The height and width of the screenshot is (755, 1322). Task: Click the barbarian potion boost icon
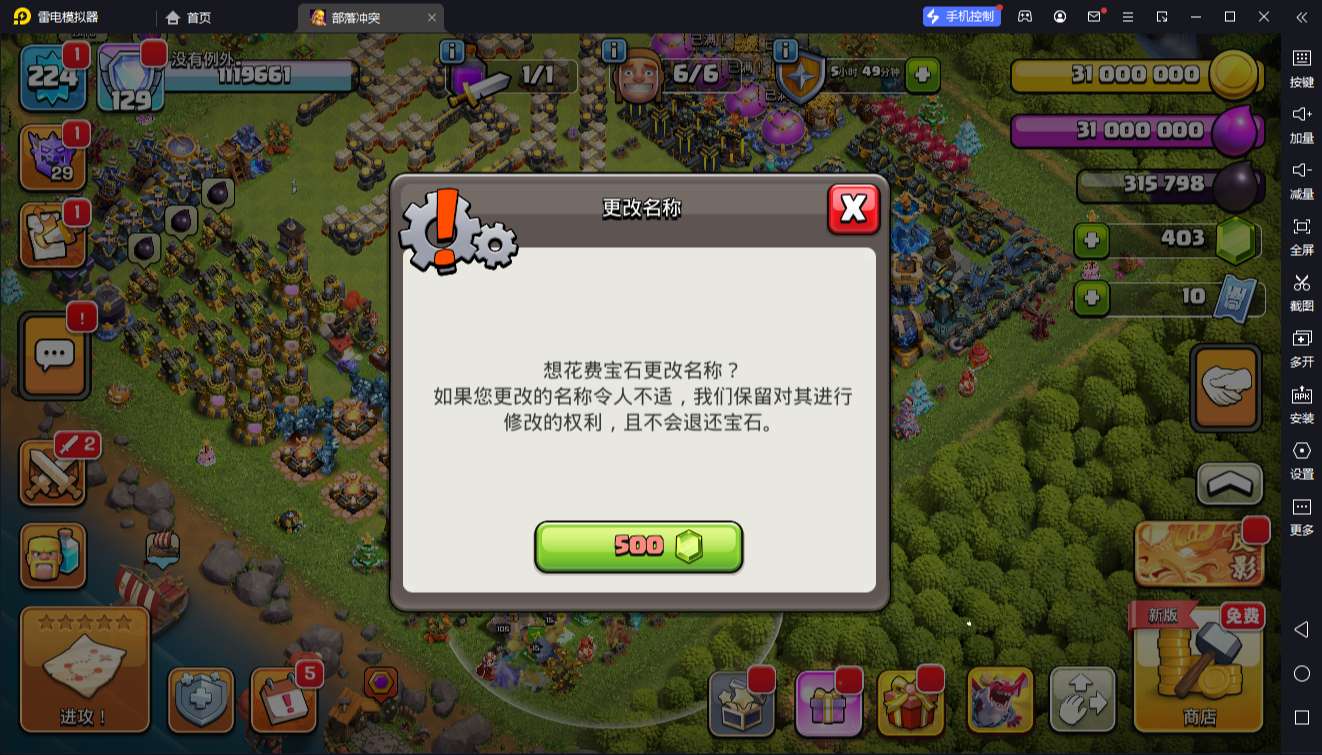[52, 557]
